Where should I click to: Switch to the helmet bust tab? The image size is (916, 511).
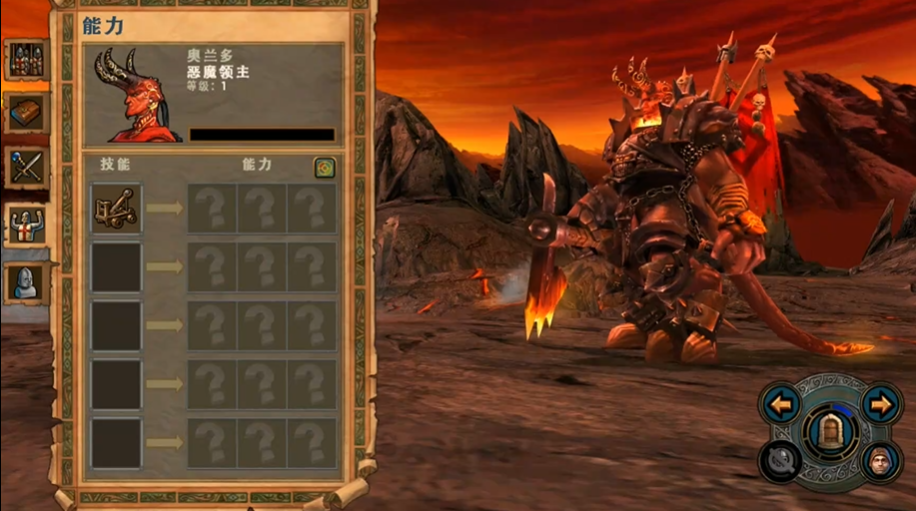(25, 283)
